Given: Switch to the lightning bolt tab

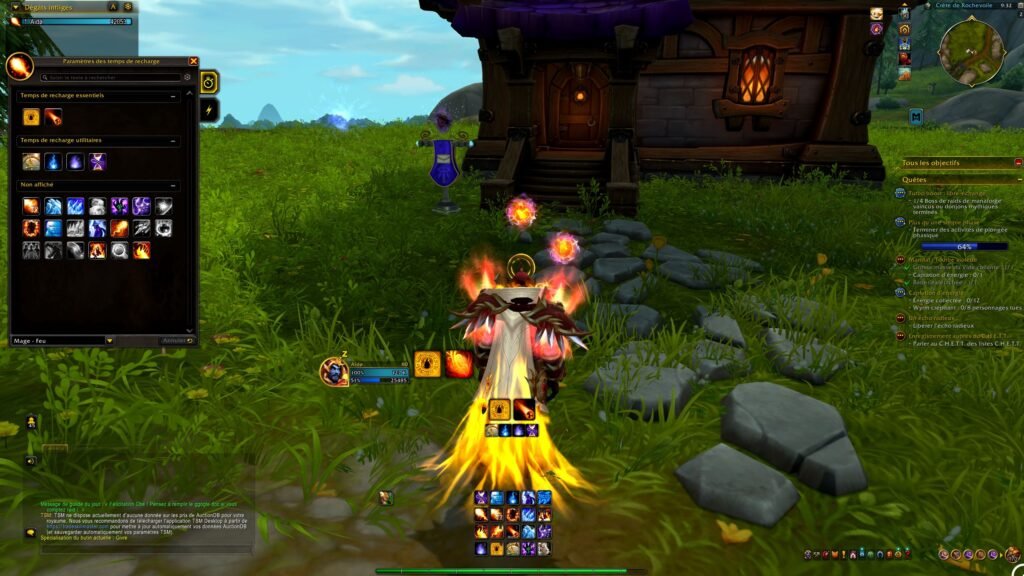Looking at the screenshot, I should pos(210,110).
